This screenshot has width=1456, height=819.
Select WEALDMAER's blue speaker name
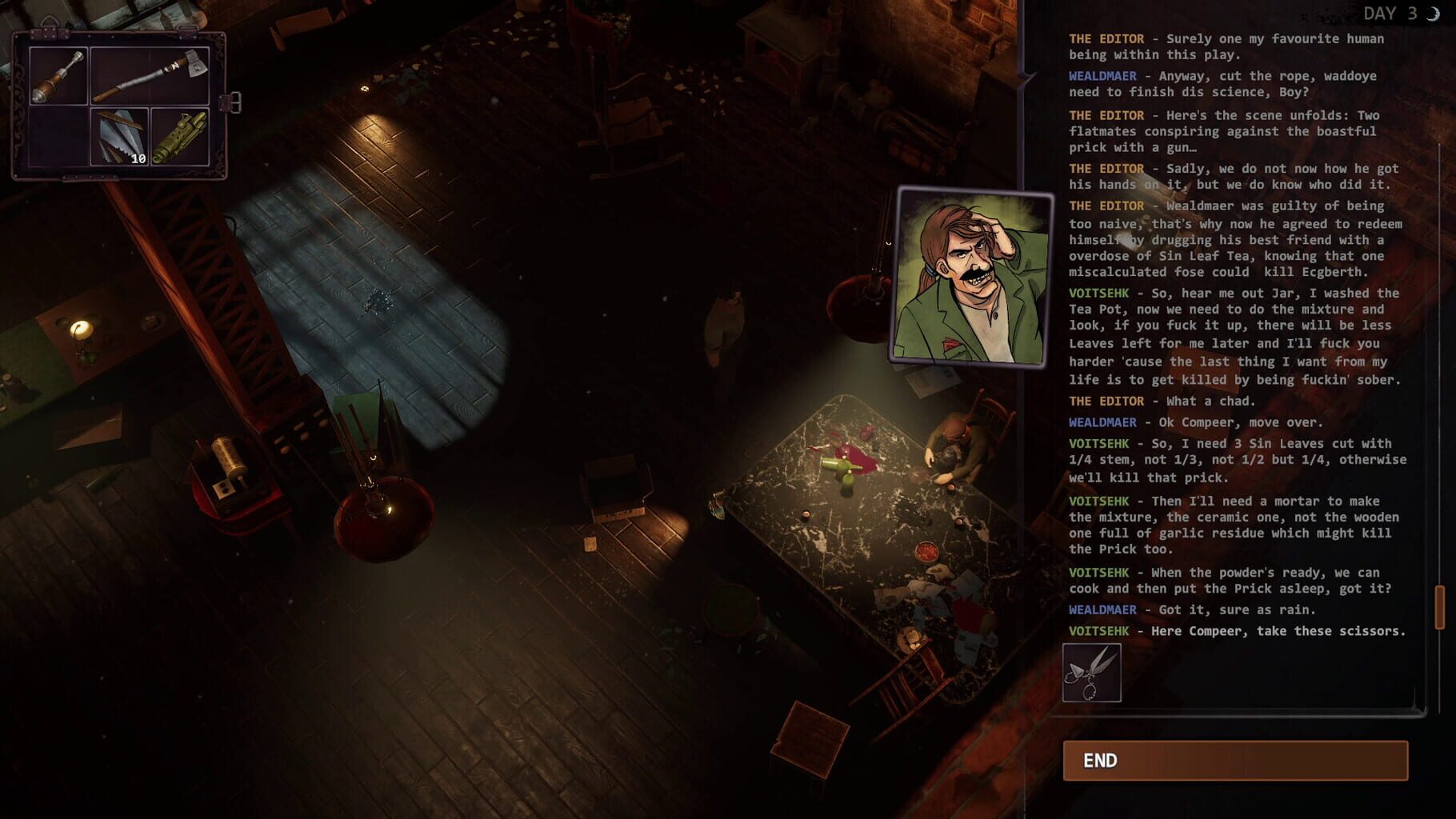point(1102,76)
